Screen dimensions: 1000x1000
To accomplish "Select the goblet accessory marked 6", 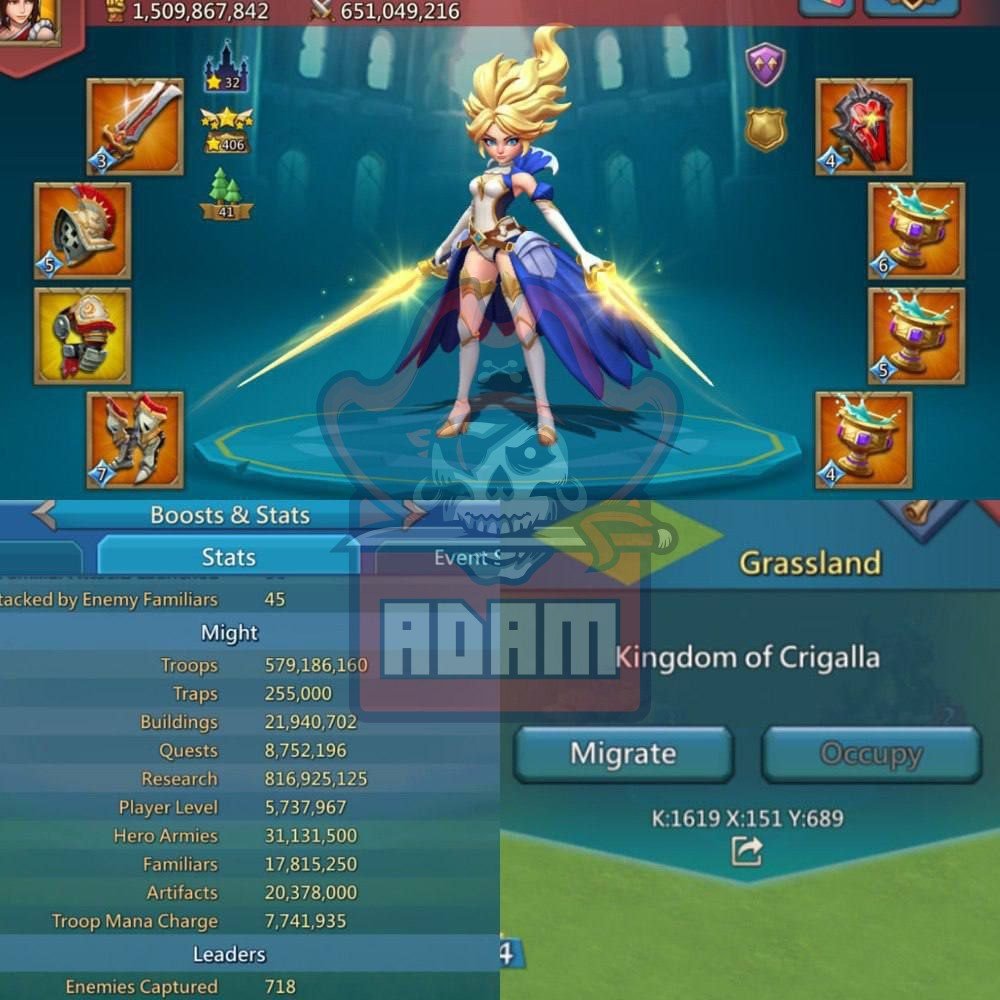I will coord(916,231).
